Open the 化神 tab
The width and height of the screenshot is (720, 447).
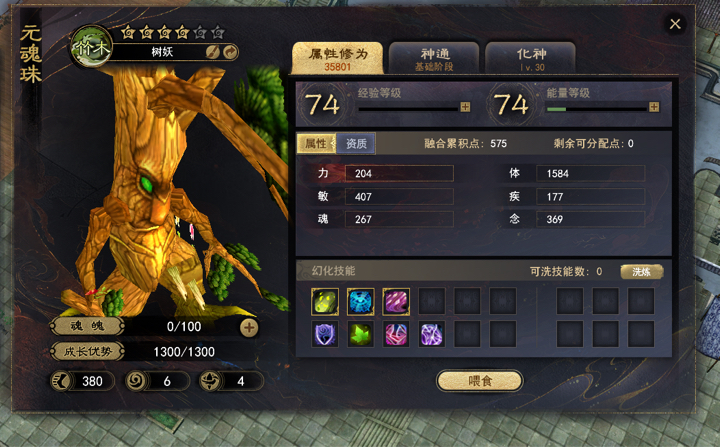[x=529, y=58]
